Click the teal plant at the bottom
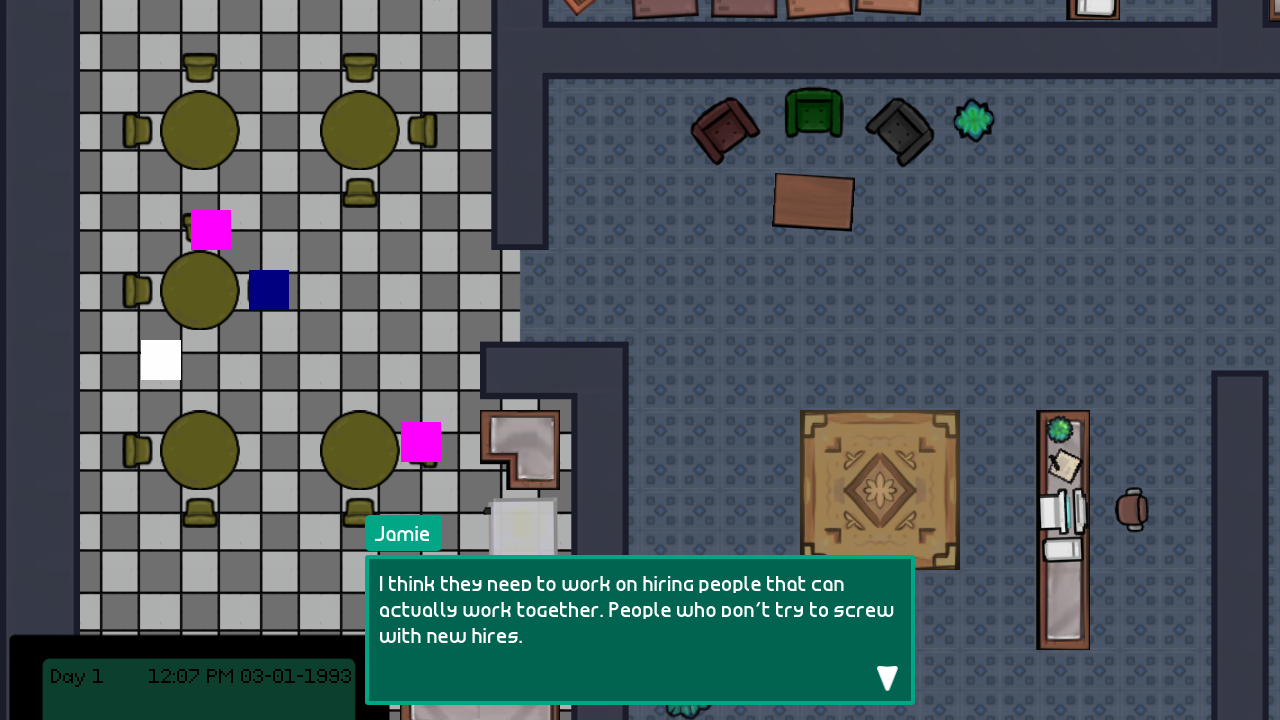The image size is (1280, 720). 688,712
